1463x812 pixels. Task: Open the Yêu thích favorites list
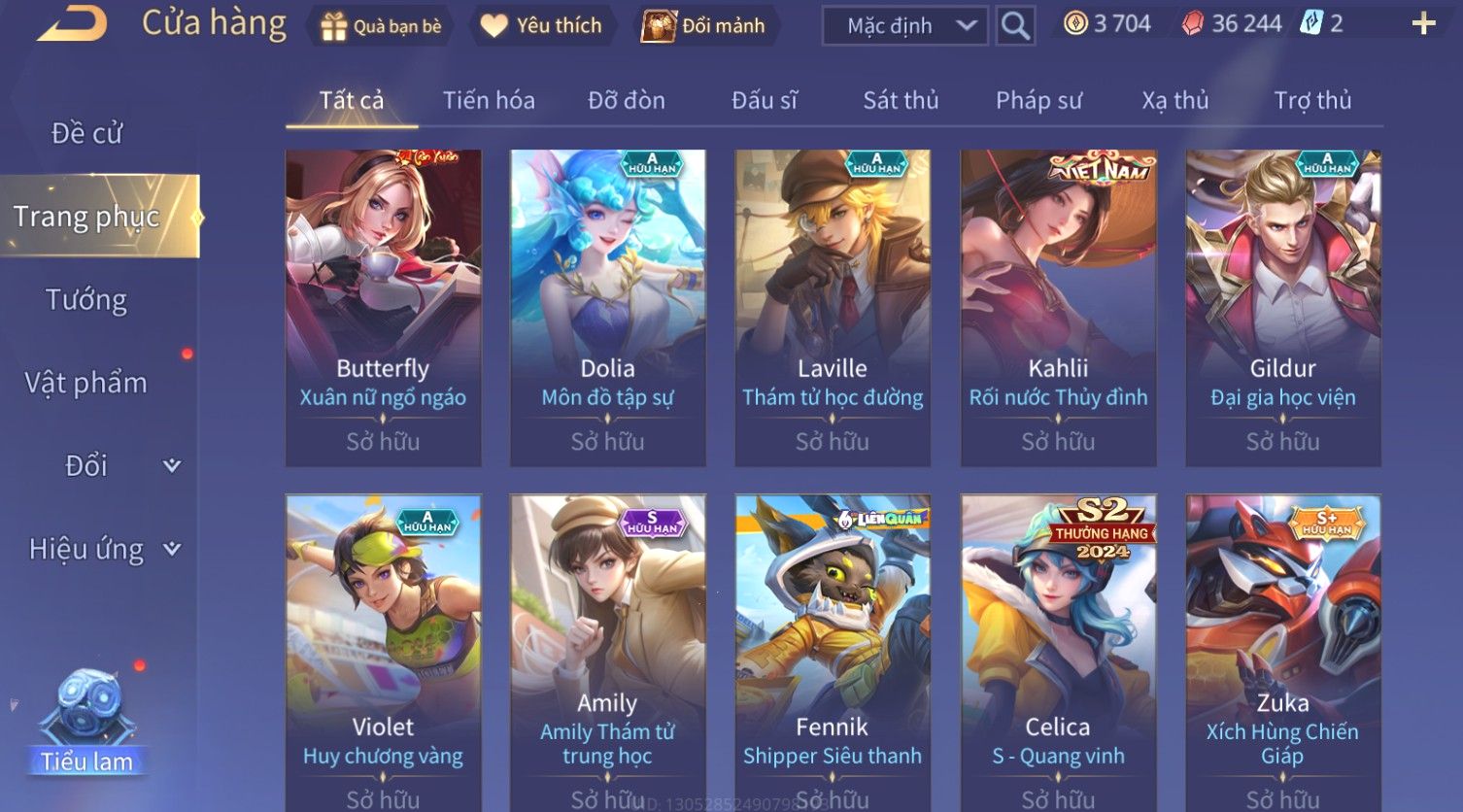[x=542, y=26]
